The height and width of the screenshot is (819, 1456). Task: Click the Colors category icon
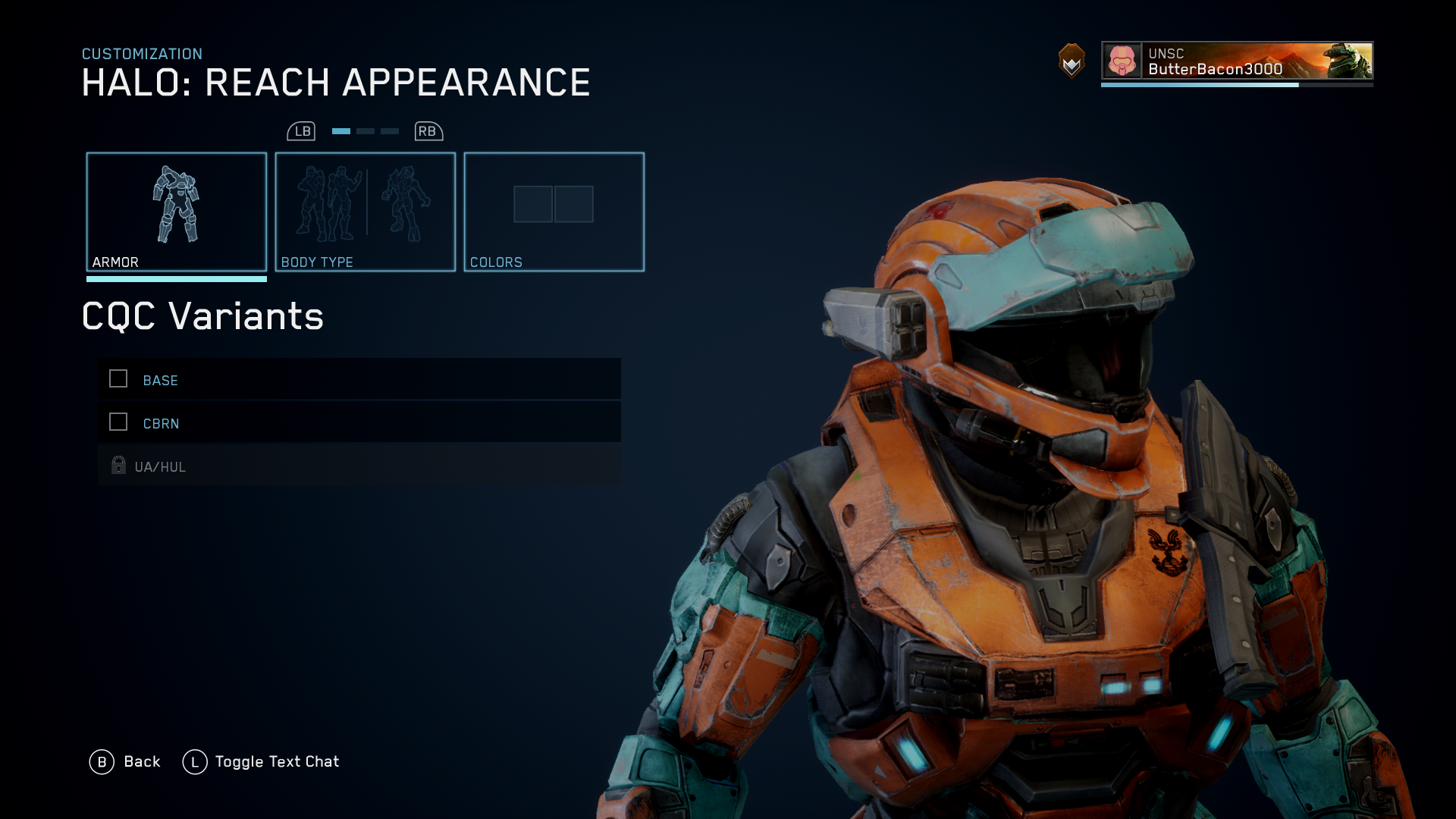[x=554, y=203]
